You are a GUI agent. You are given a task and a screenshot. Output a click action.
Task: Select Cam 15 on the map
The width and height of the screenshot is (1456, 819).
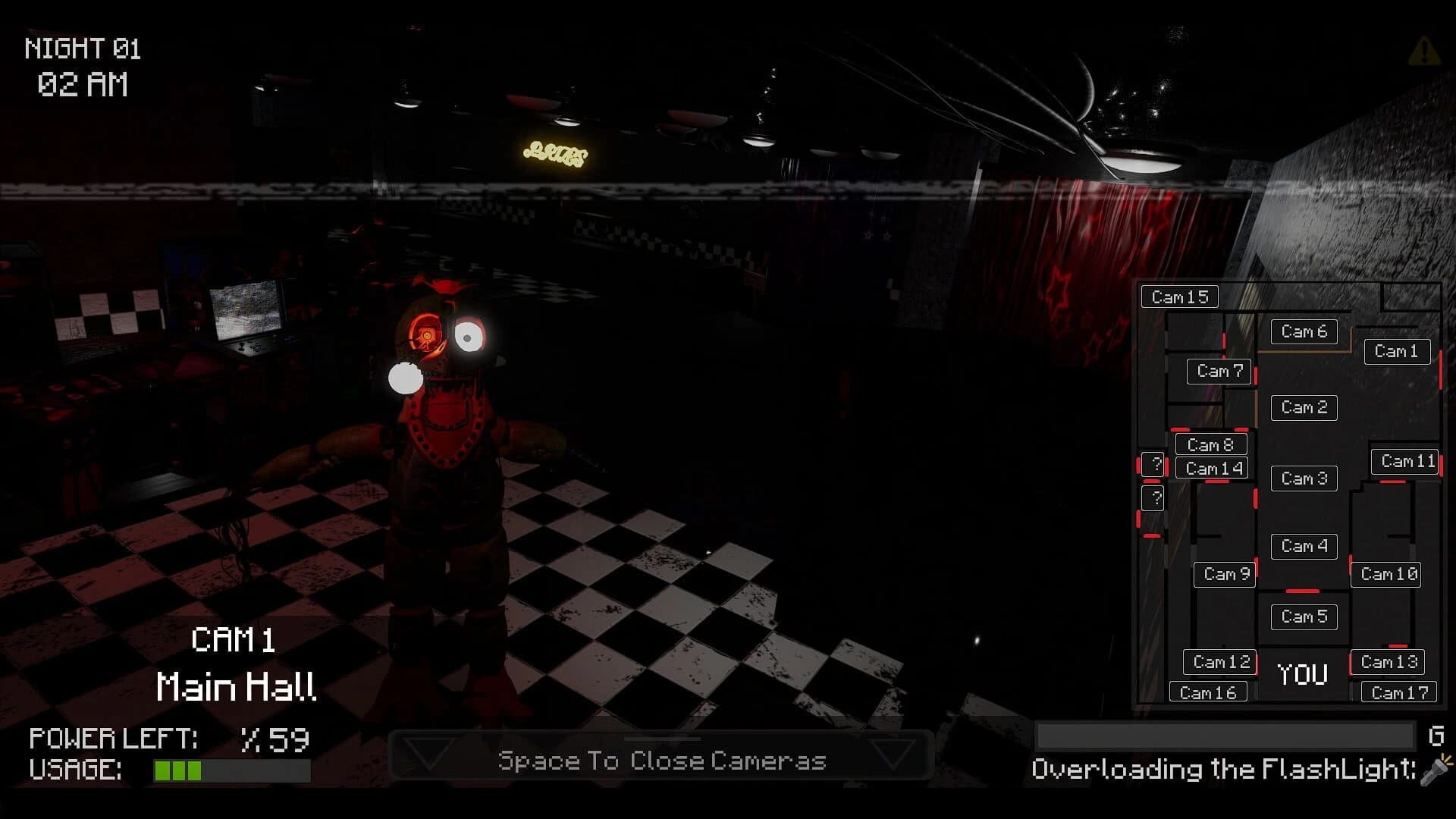1179,297
